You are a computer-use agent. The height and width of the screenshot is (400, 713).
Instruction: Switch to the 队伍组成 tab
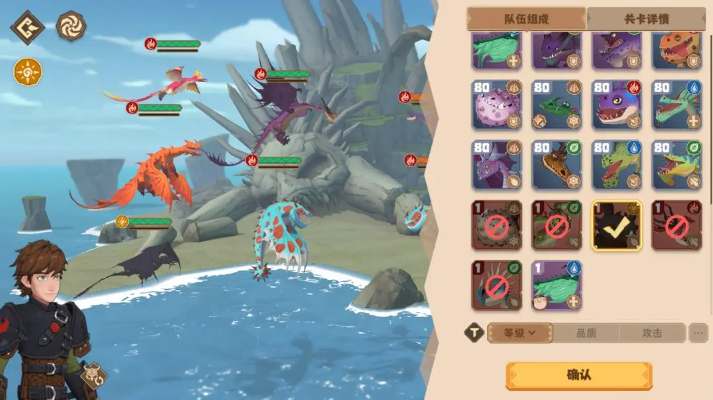(x=526, y=18)
